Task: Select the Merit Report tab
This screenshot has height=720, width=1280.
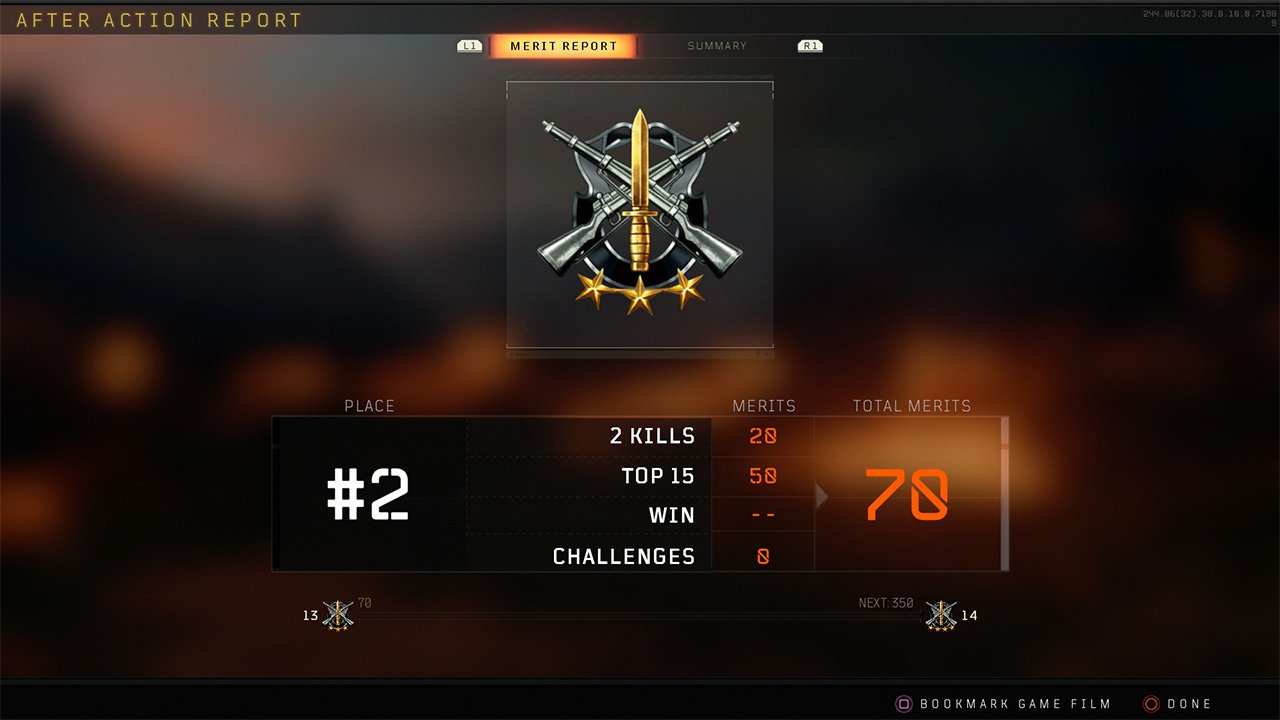Action: pyautogui.click(x=561, y=45)
